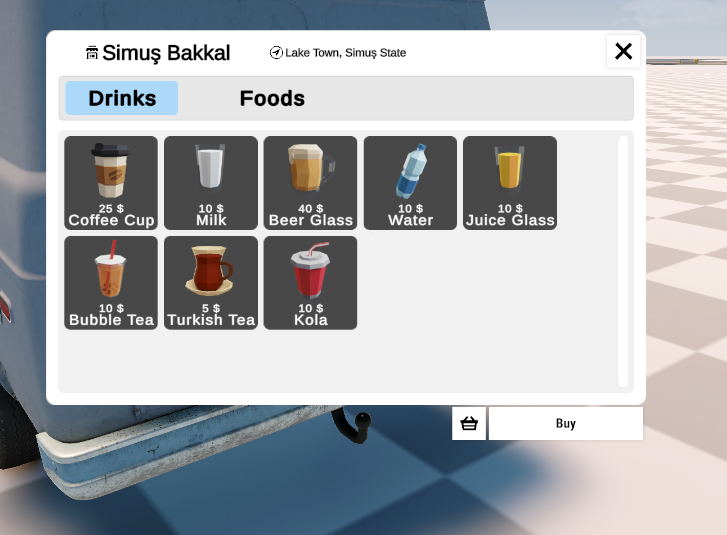Click the Buy button
The width and height of the screenshot is (727, 535).
click(566, 423)
